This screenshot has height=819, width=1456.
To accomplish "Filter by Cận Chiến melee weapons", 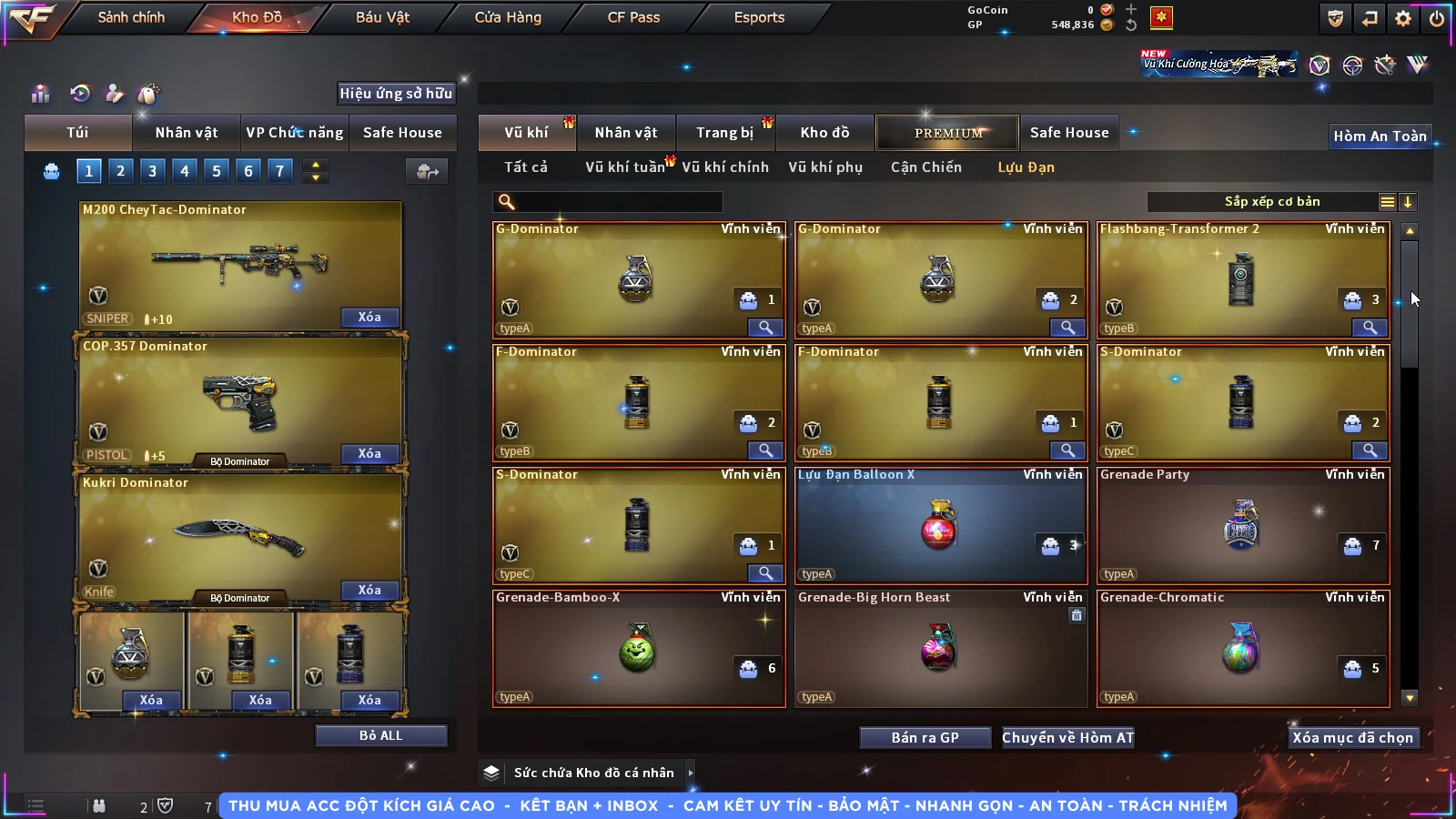I will (925, 167).
